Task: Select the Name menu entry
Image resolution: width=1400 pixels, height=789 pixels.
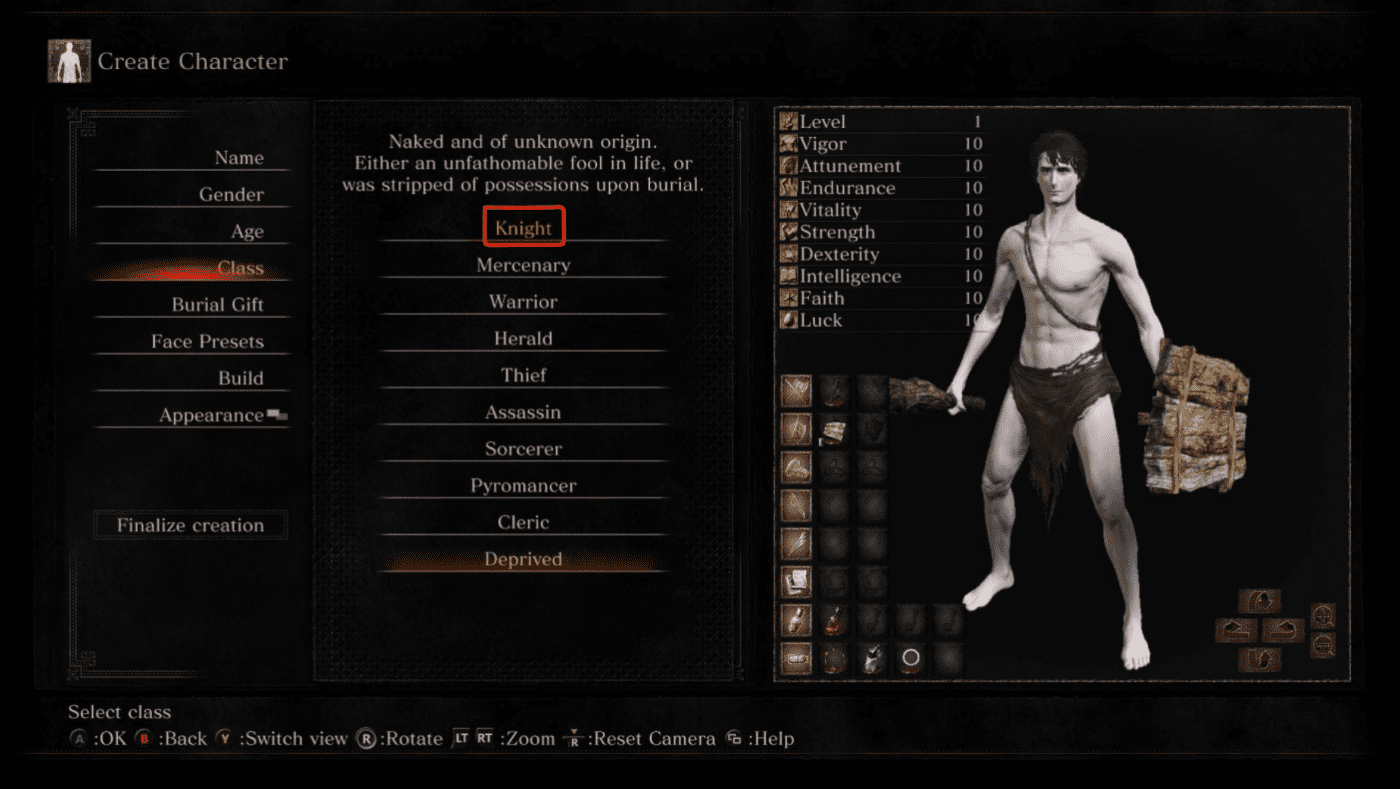Action: tap(238, 158)
